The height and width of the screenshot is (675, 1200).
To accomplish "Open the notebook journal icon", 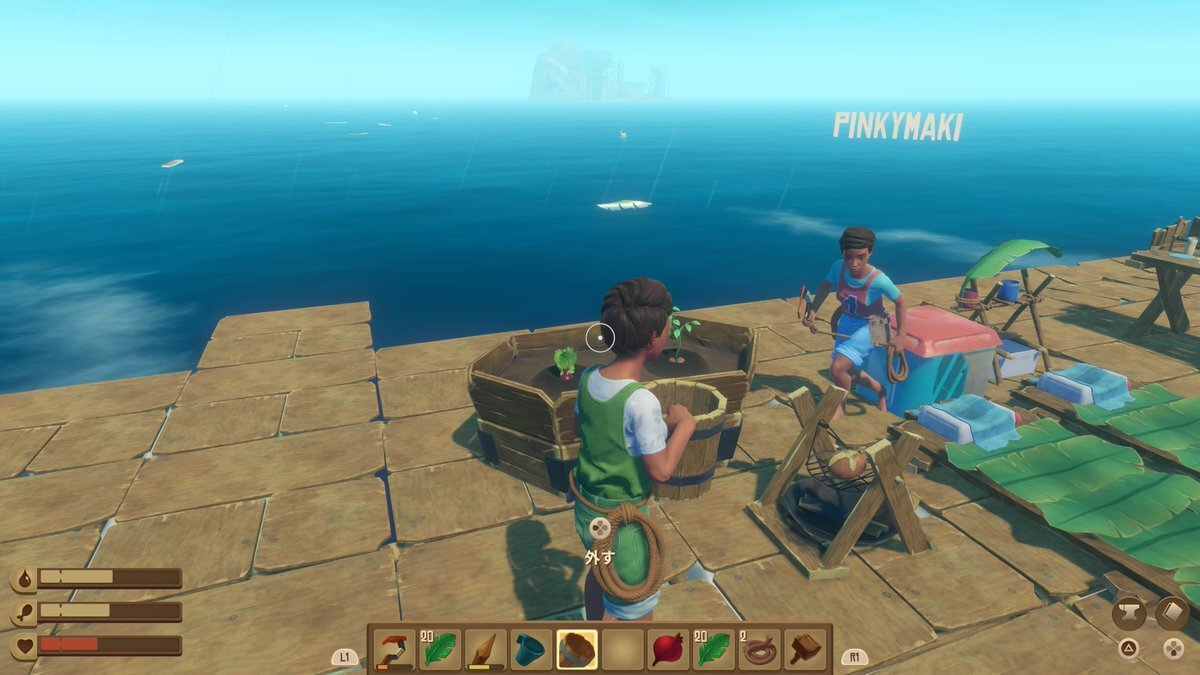I will [1172, 613].
